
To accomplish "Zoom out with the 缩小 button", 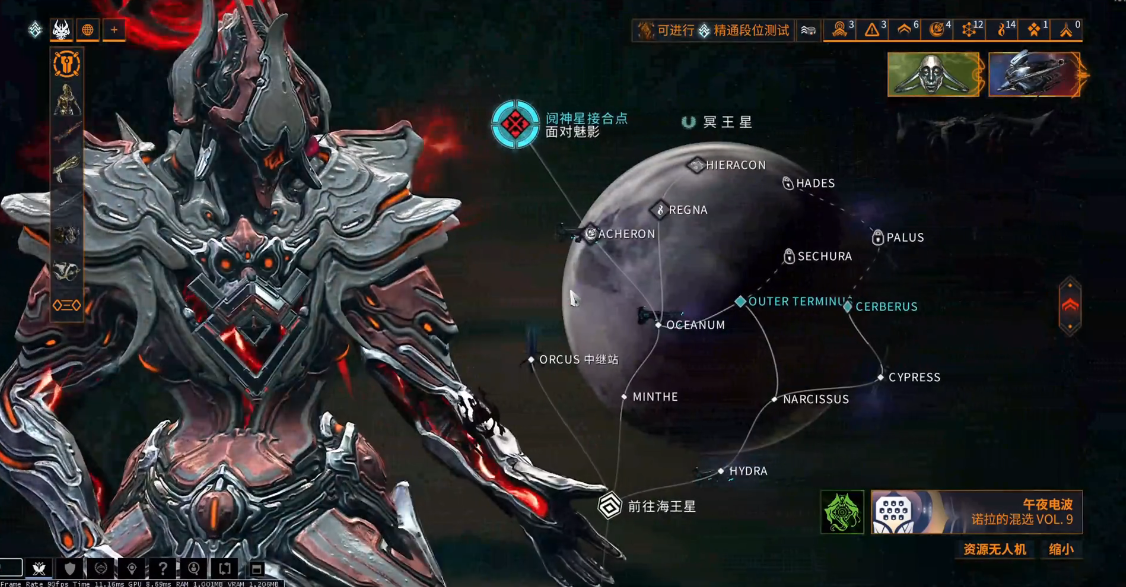I will tap(1061, 549).
